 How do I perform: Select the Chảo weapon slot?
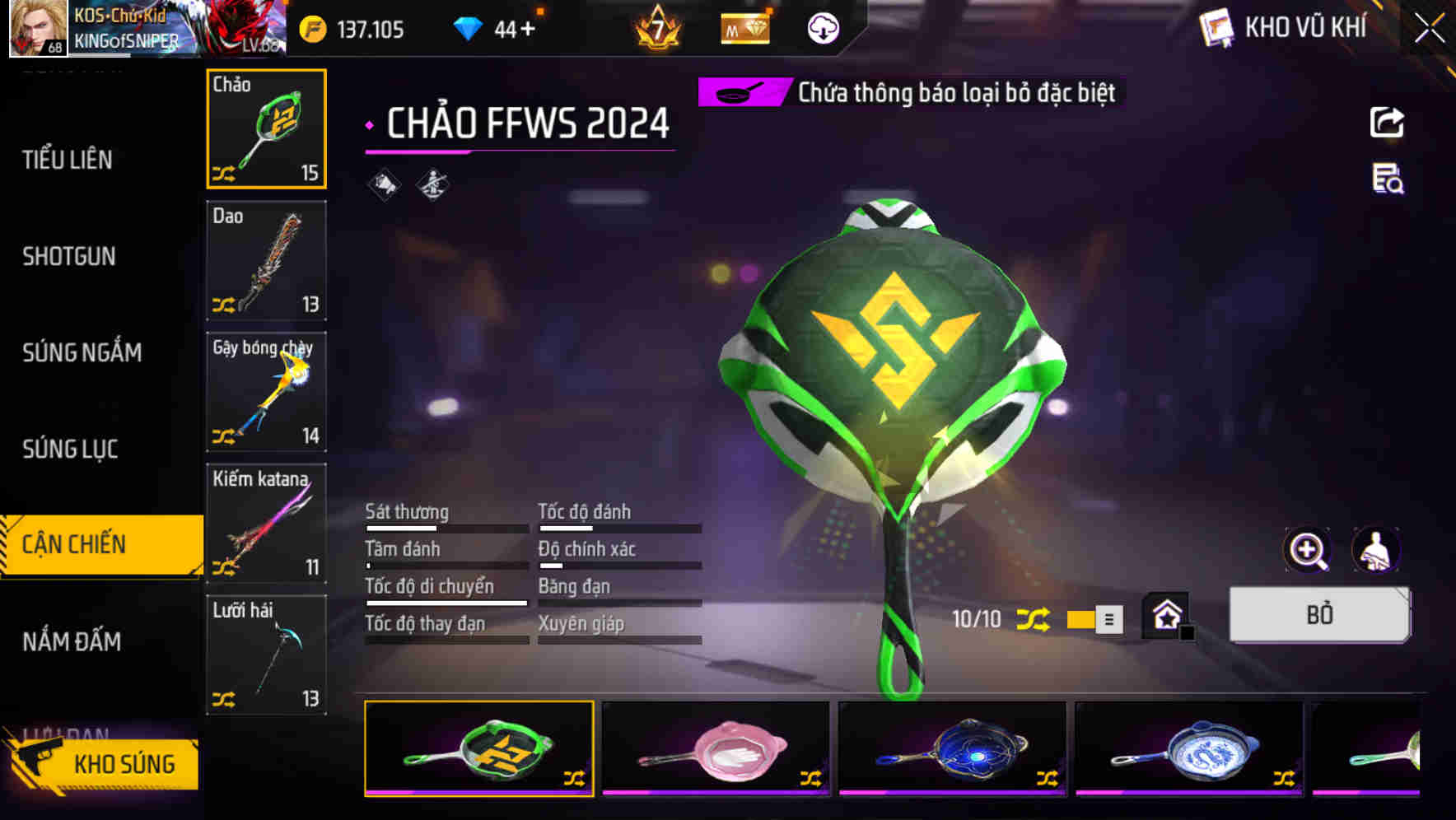click(265, 128)
